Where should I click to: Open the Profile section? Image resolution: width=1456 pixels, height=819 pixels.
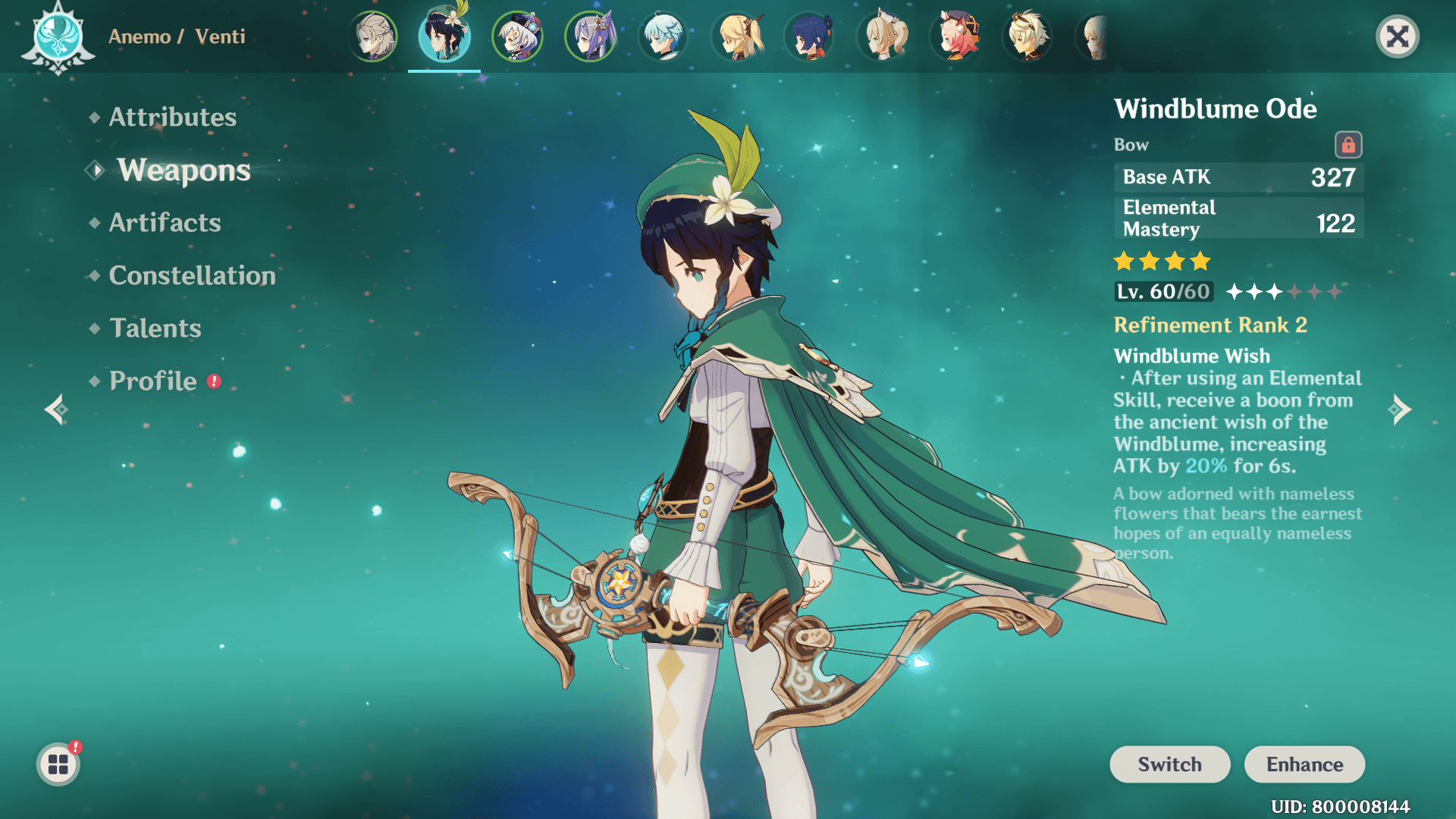[x=153, y=381]
